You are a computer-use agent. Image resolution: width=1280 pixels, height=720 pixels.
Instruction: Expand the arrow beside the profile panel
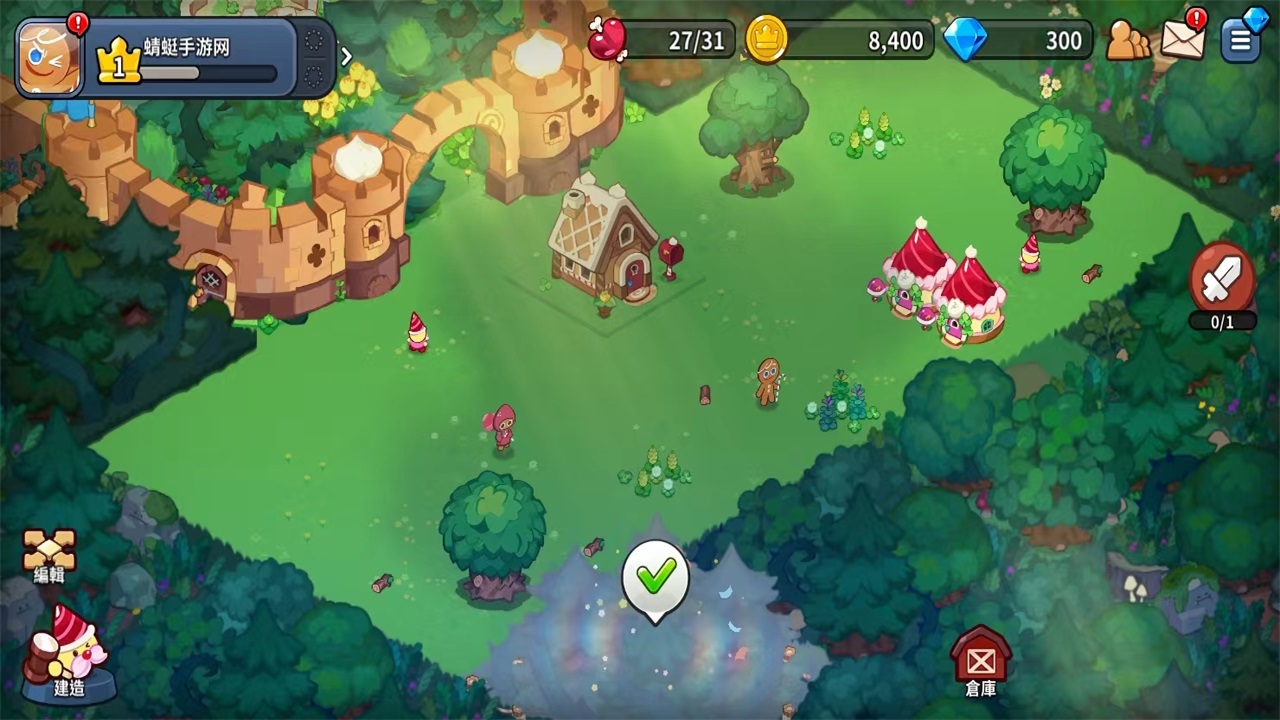(347, 57)
